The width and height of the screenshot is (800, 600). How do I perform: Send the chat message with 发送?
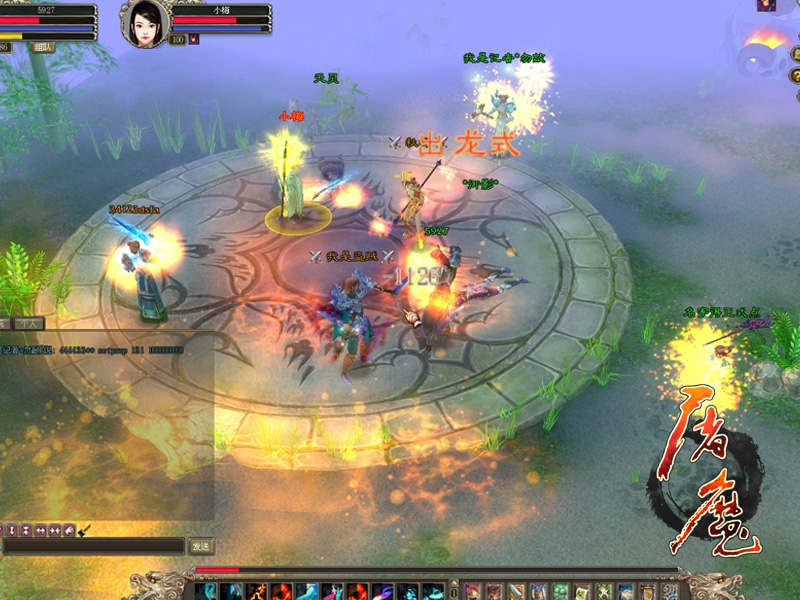coord(200,545)
